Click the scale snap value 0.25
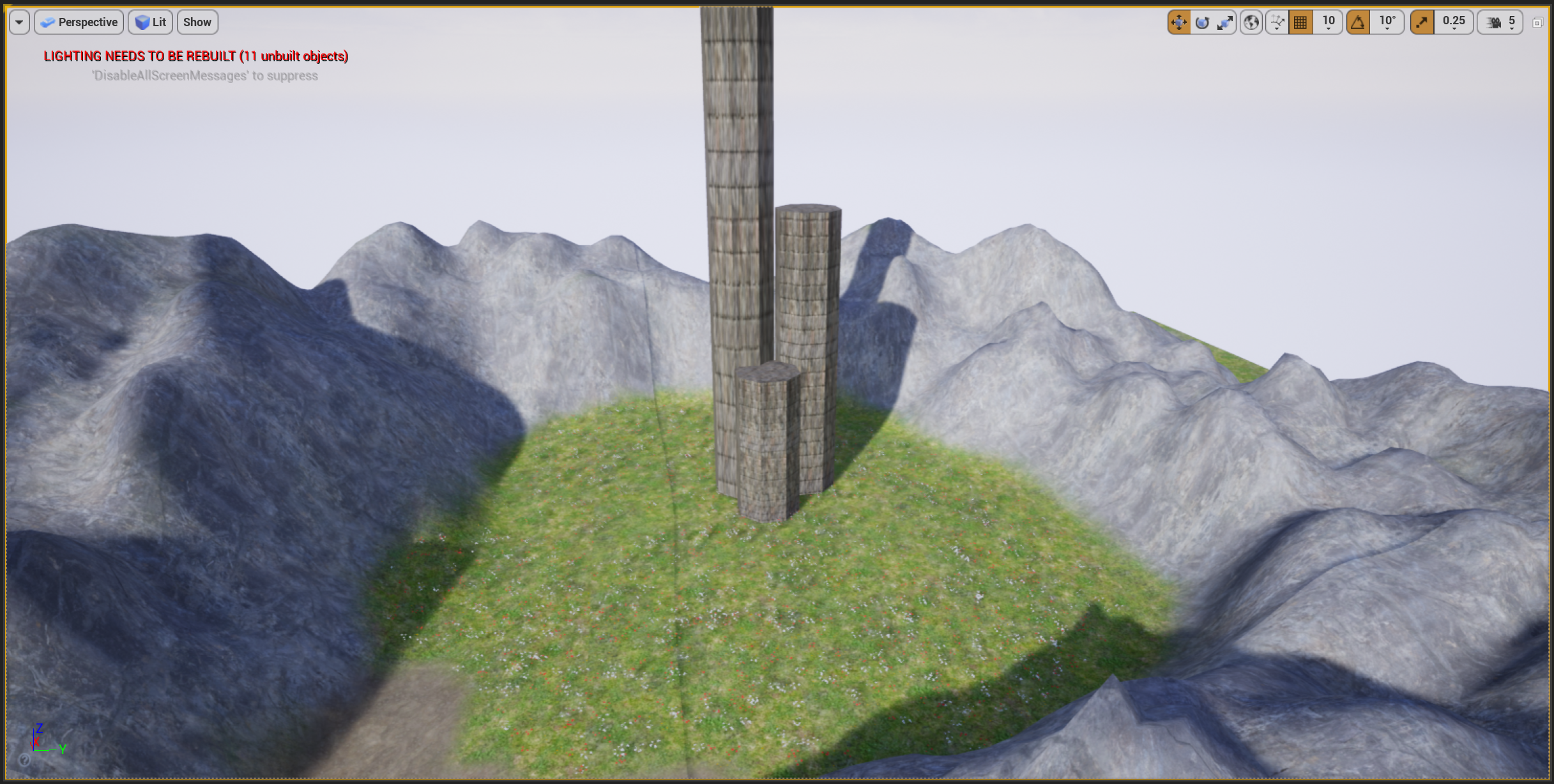The width and height of the screenshot is (1554, 784). point(1454,22)
